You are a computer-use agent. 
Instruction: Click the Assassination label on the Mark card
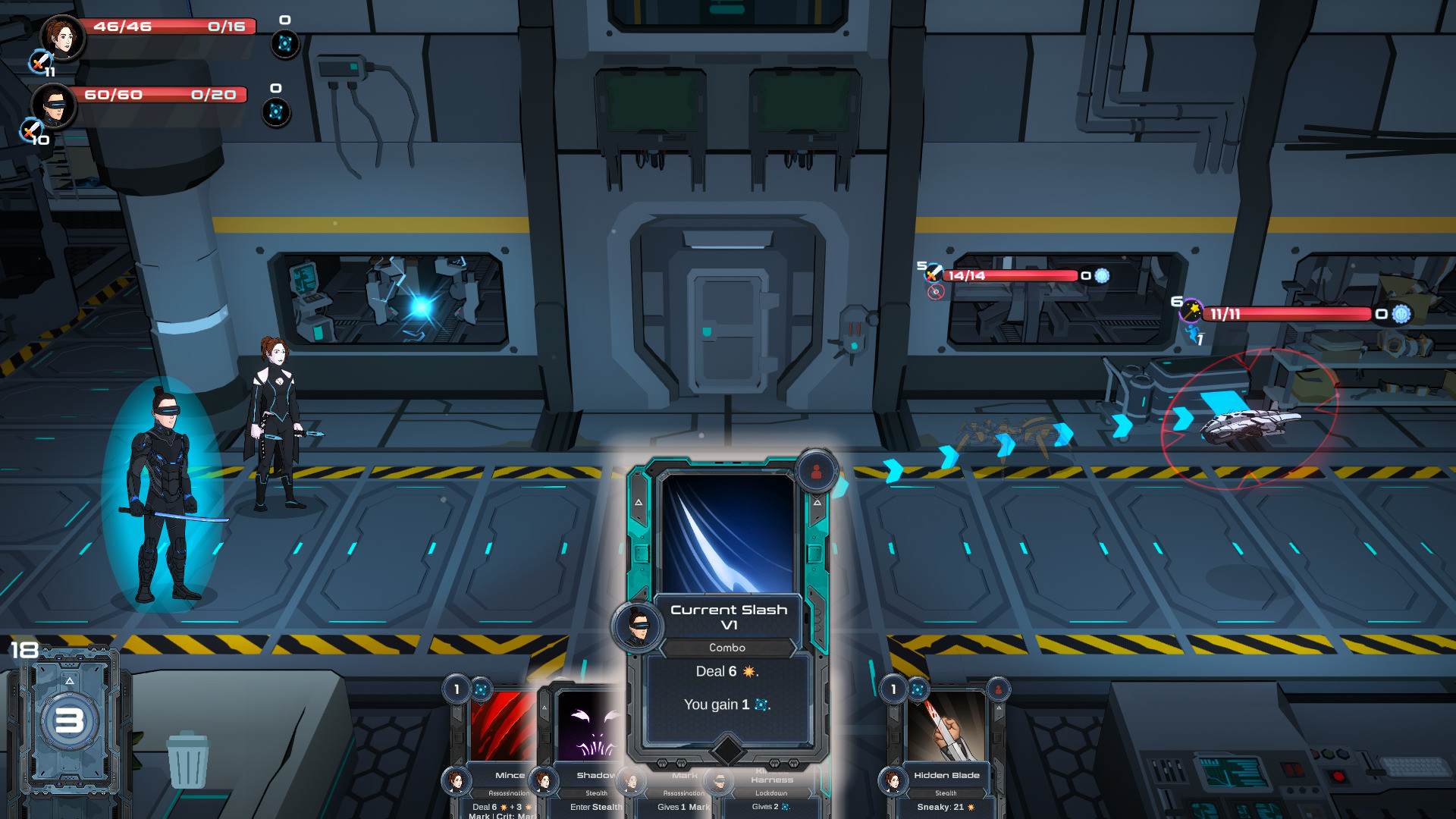[x=683, y=792]
